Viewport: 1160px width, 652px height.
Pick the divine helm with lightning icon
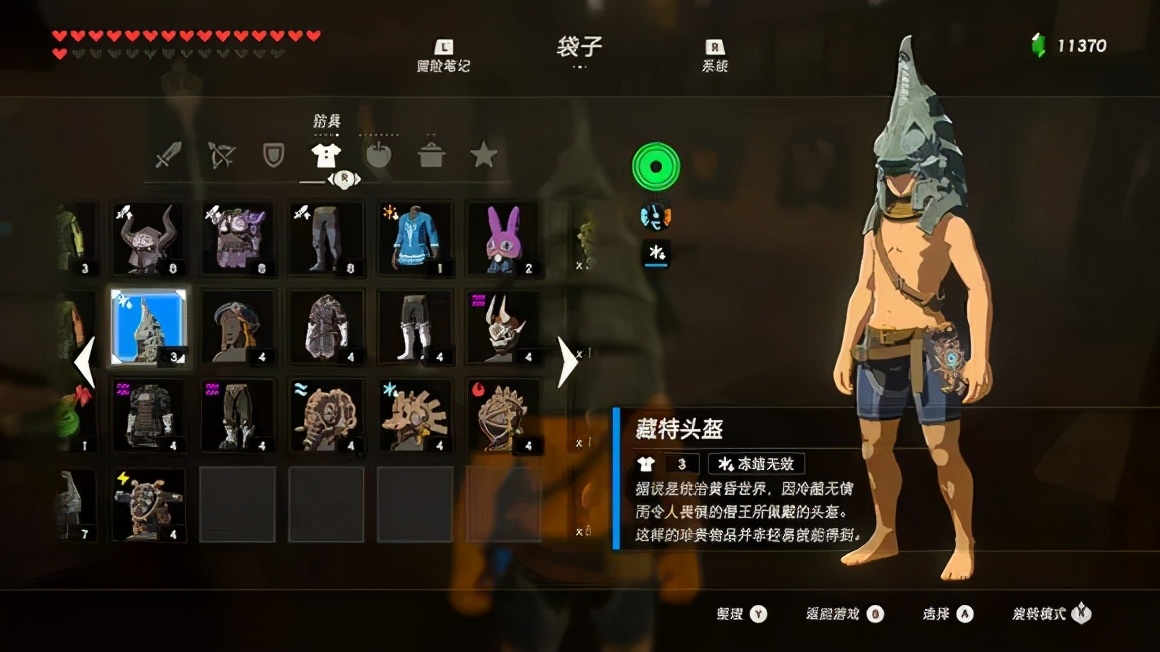click(x=148, y=504)
